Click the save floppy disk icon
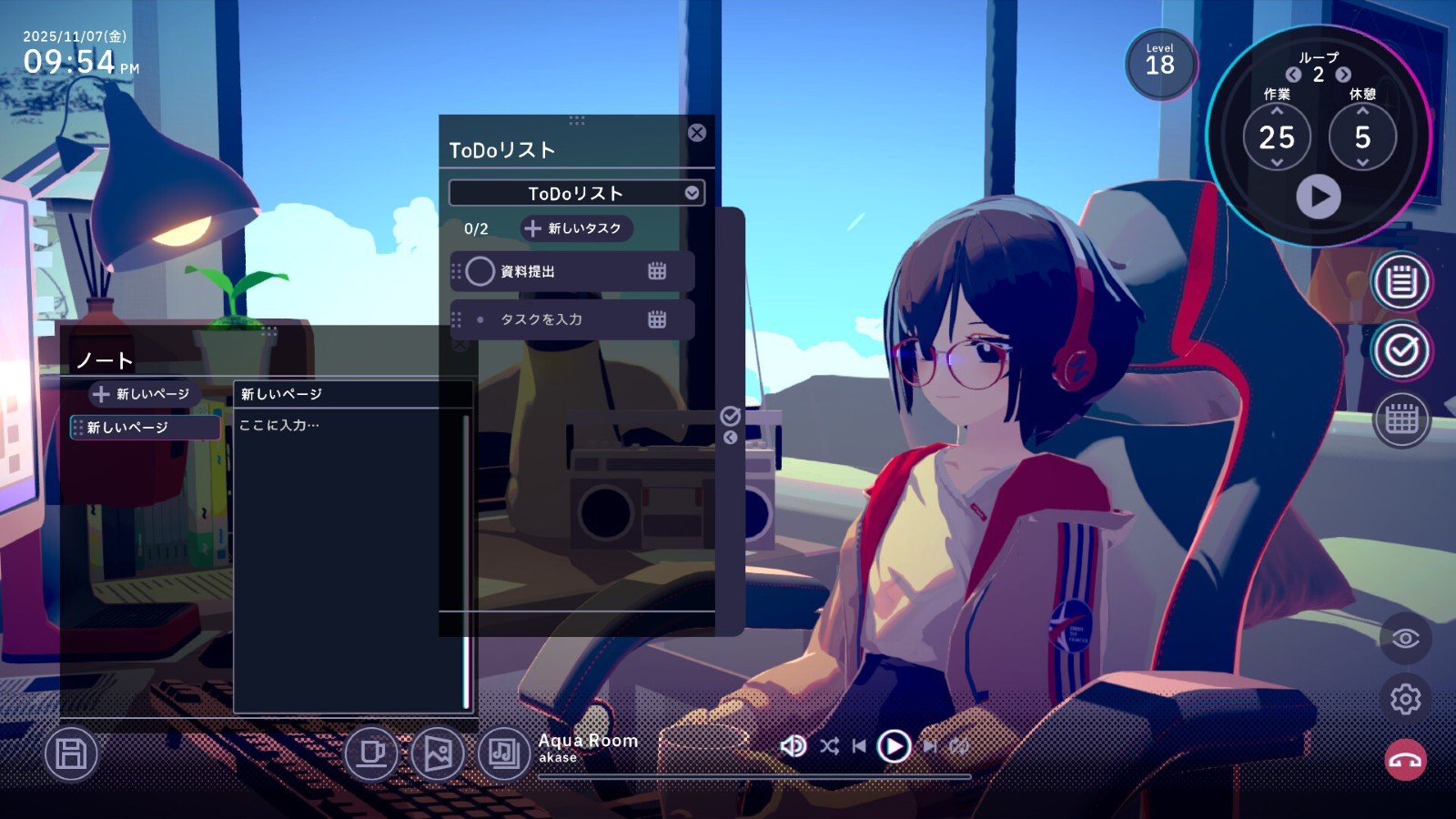 pos(71,753)
